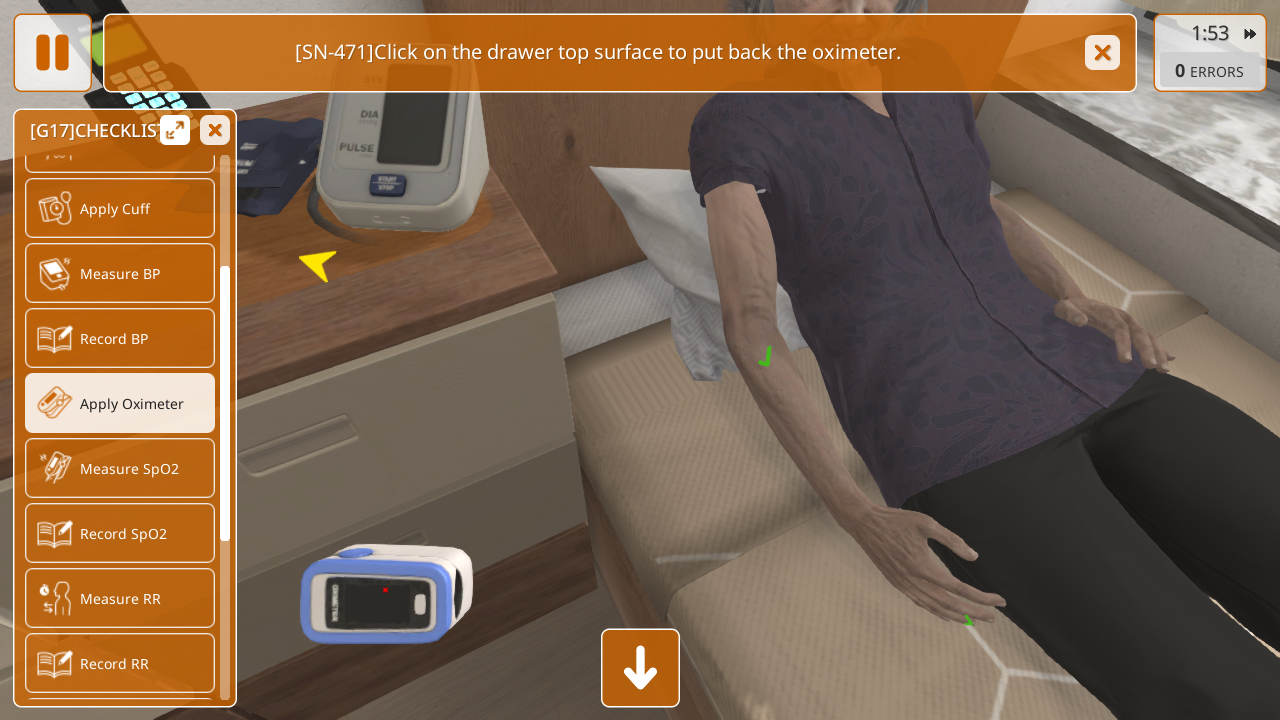Open the Record BP step
The image size is (1280, 720).
(x=120, y=339)
